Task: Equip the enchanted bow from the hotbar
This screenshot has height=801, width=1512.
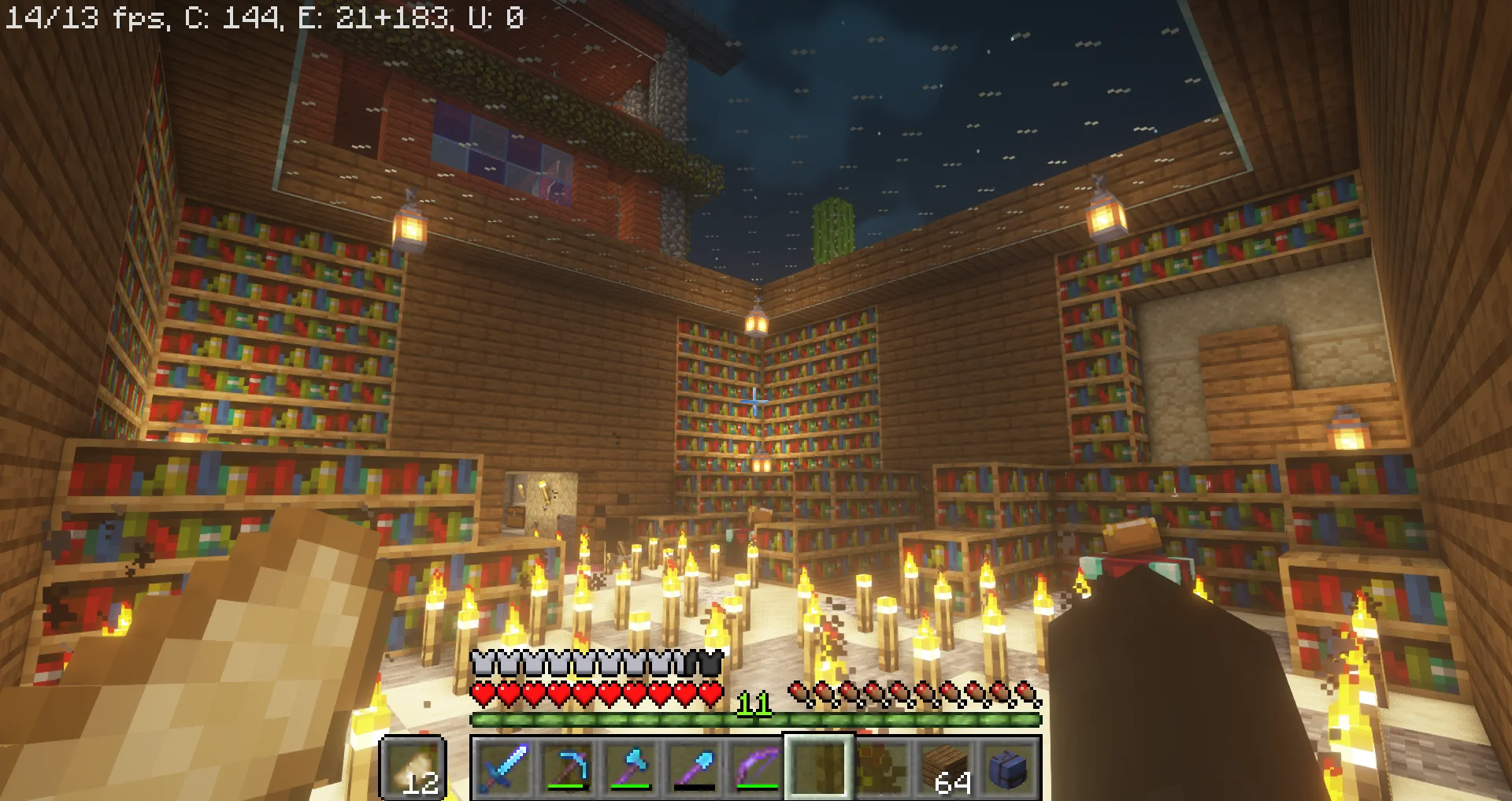Action: point(756,767)
